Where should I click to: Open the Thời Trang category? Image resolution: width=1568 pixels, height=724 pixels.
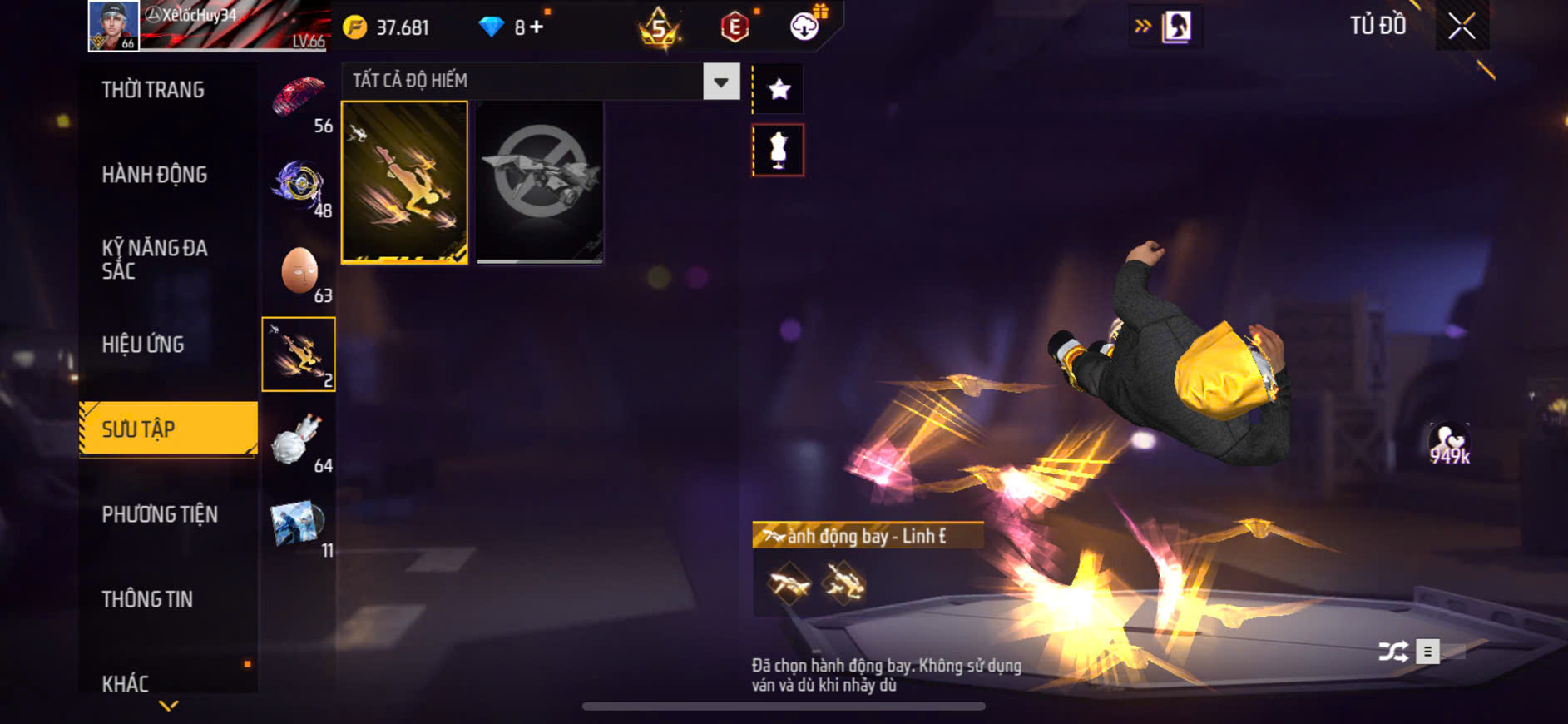click(153, 90)
